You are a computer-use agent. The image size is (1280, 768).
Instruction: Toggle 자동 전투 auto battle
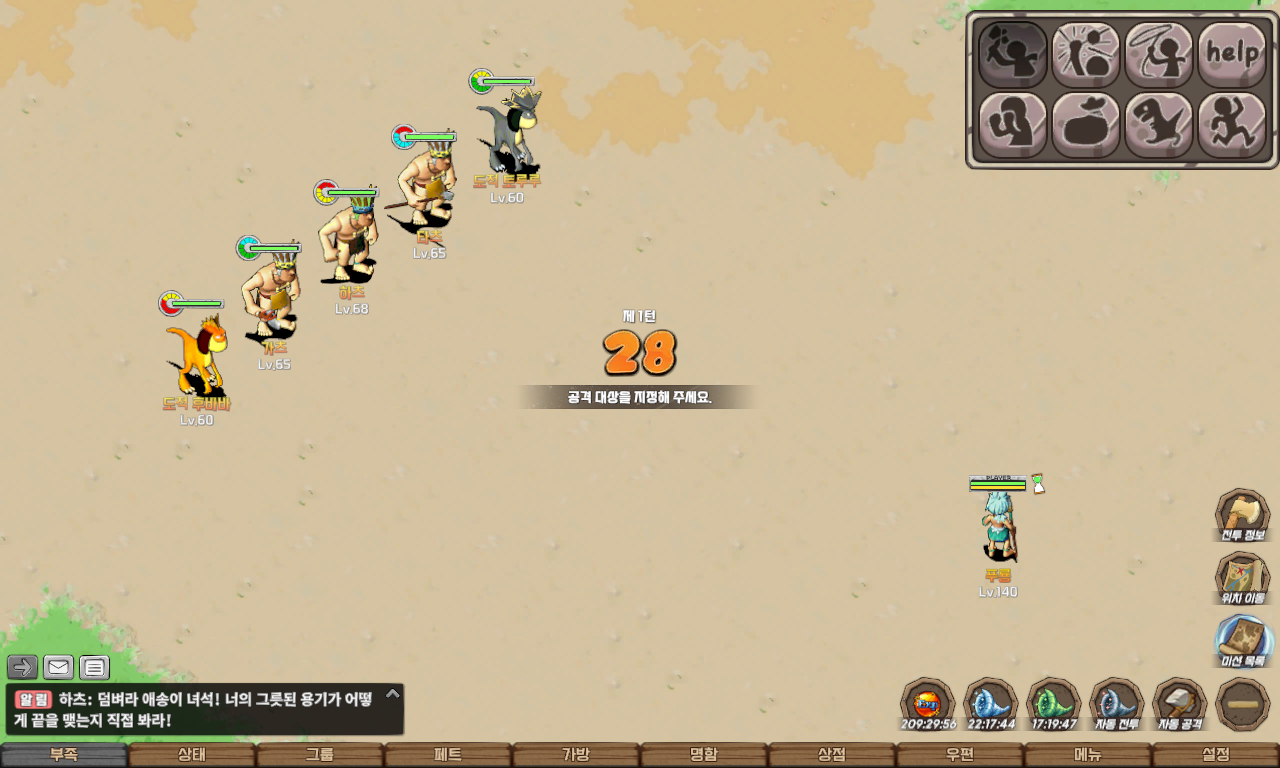[1116, 704]
